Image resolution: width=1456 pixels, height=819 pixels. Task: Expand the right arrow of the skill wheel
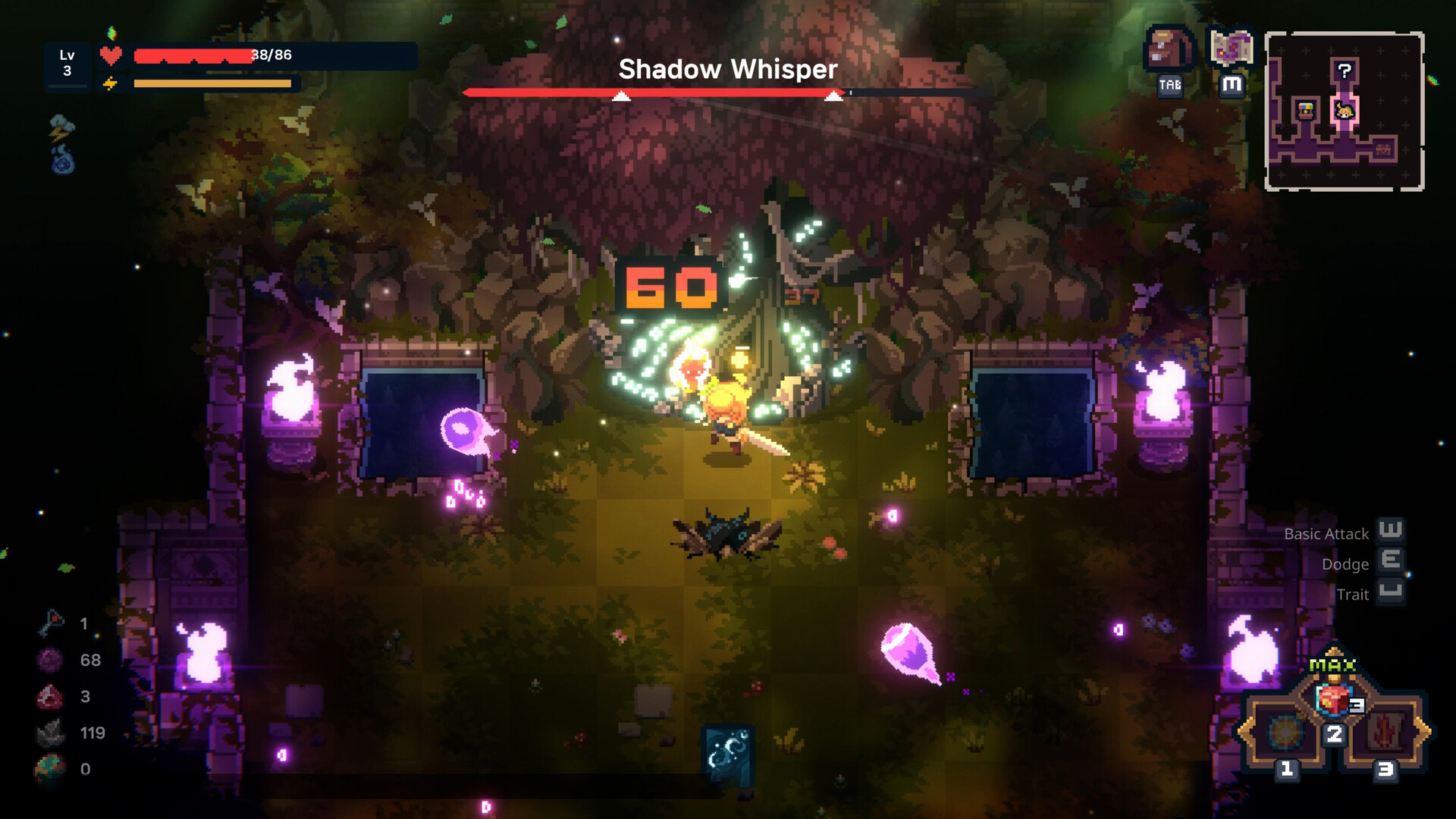point(1430,733)
